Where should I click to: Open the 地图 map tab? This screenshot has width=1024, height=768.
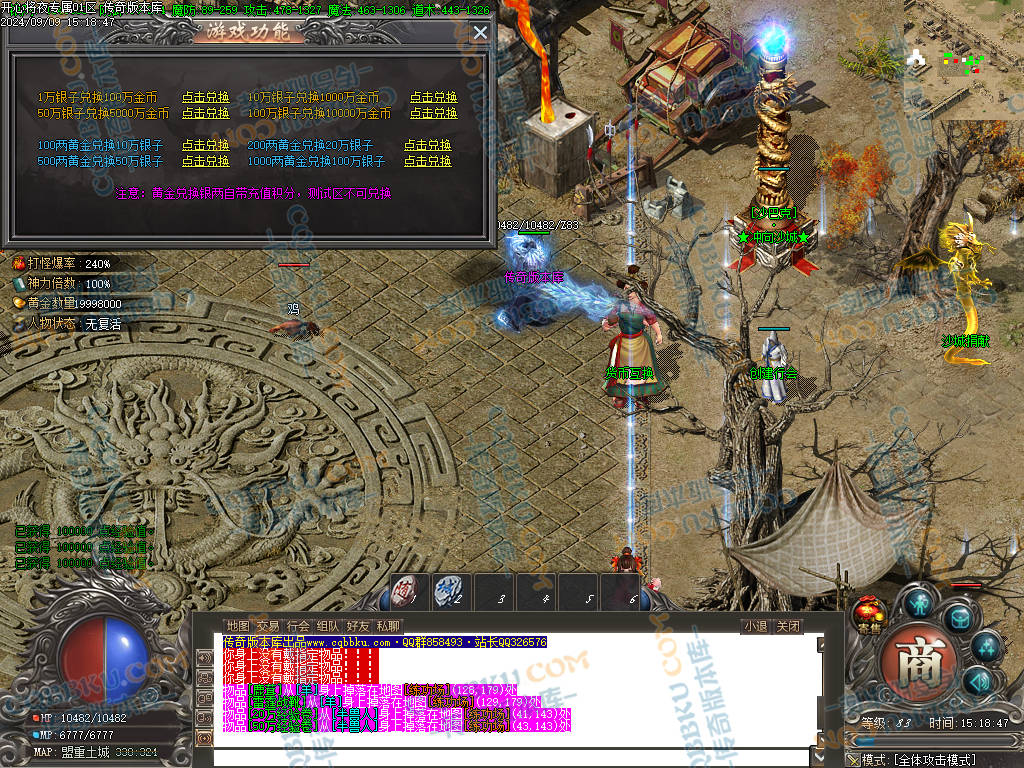[238, 626]
